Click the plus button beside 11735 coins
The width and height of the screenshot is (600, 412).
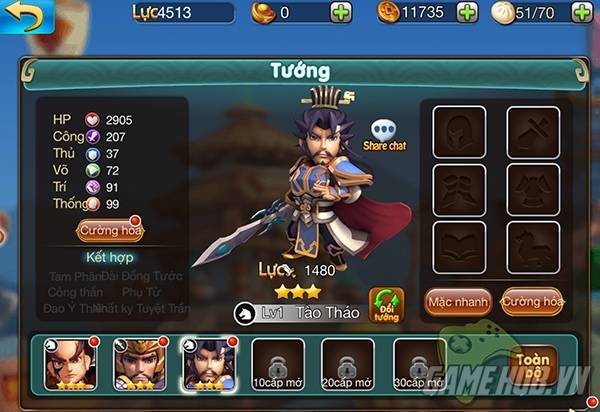tap(468, 13)
